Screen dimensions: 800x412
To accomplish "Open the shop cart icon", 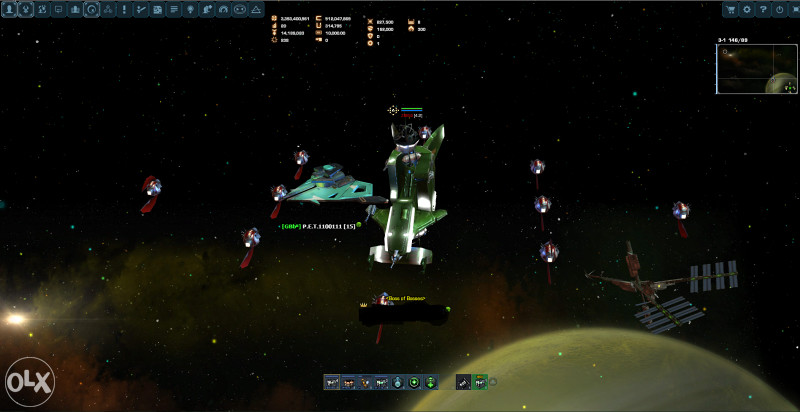I will [731, 9].
